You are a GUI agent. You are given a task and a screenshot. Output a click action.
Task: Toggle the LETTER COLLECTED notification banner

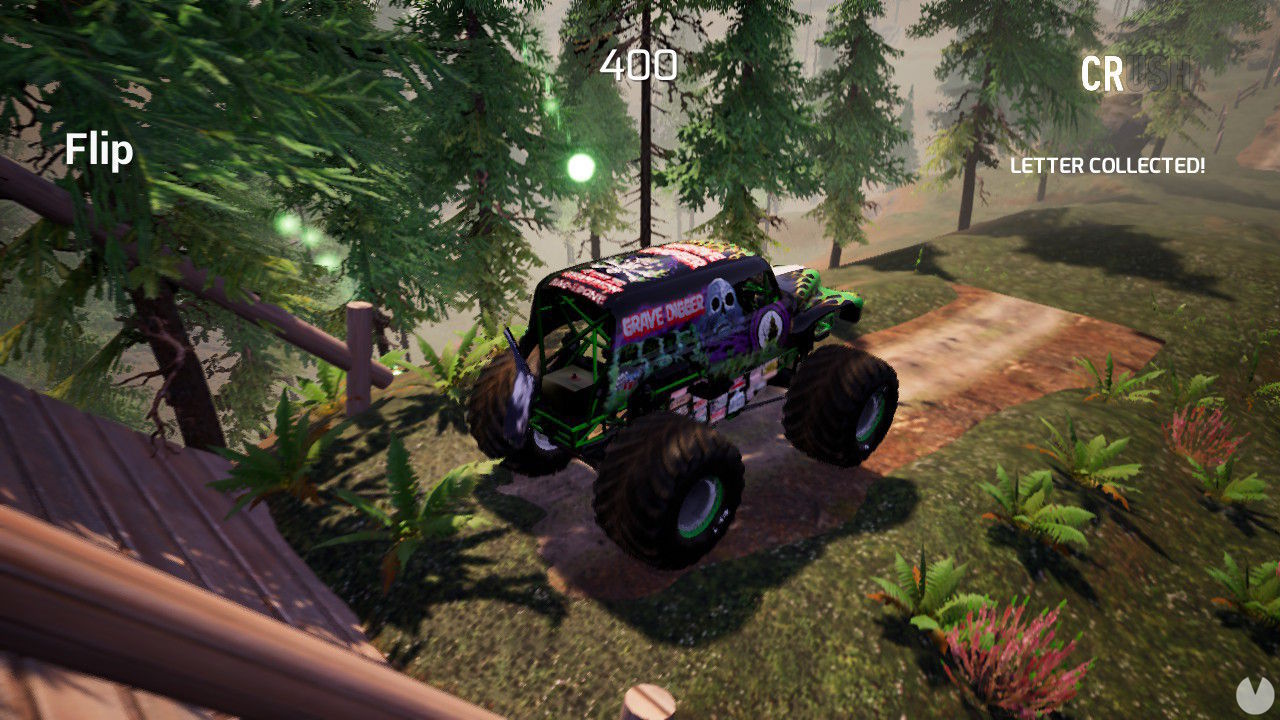pyautogui.click(x=1106, y=167)
